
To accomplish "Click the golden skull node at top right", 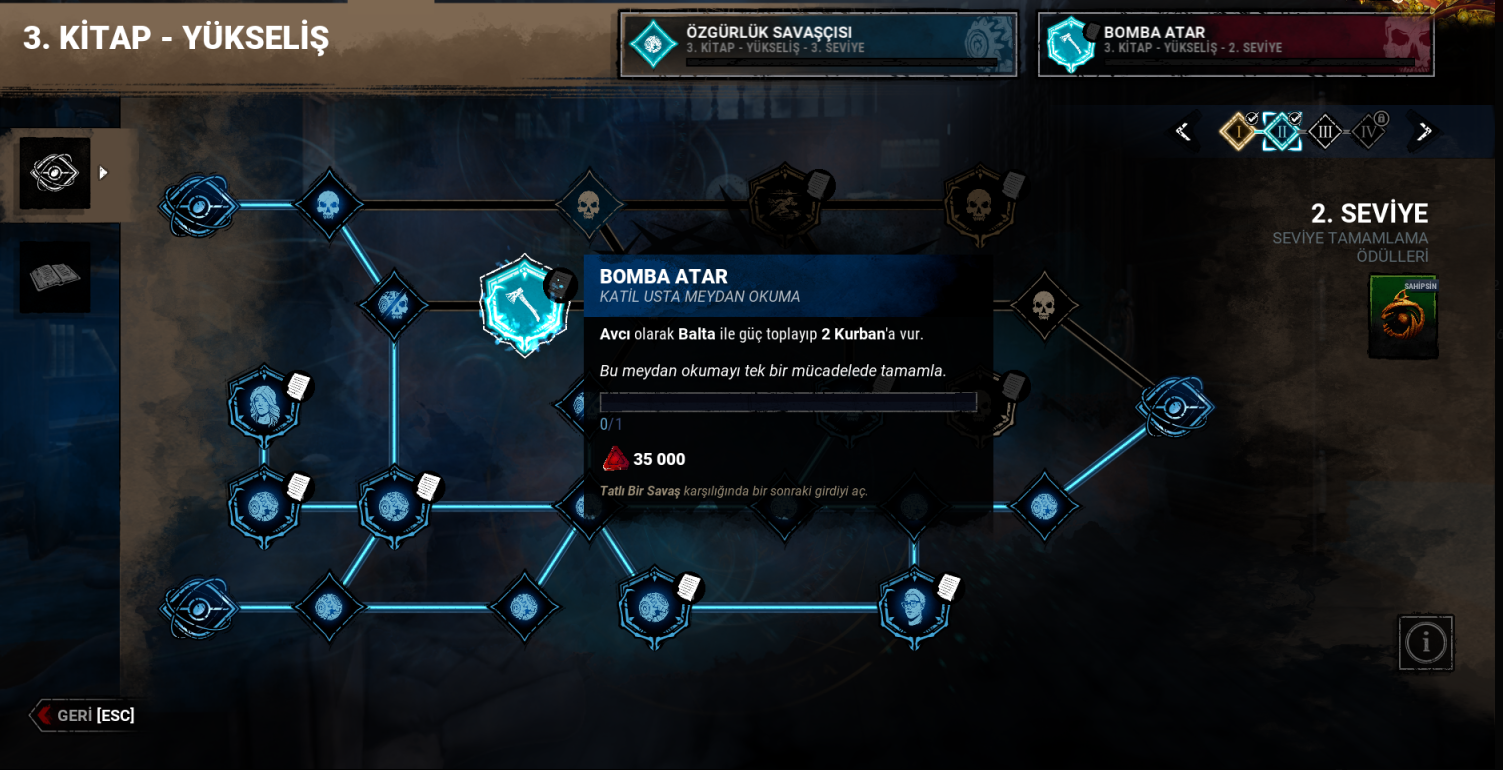I will [981, 203].
